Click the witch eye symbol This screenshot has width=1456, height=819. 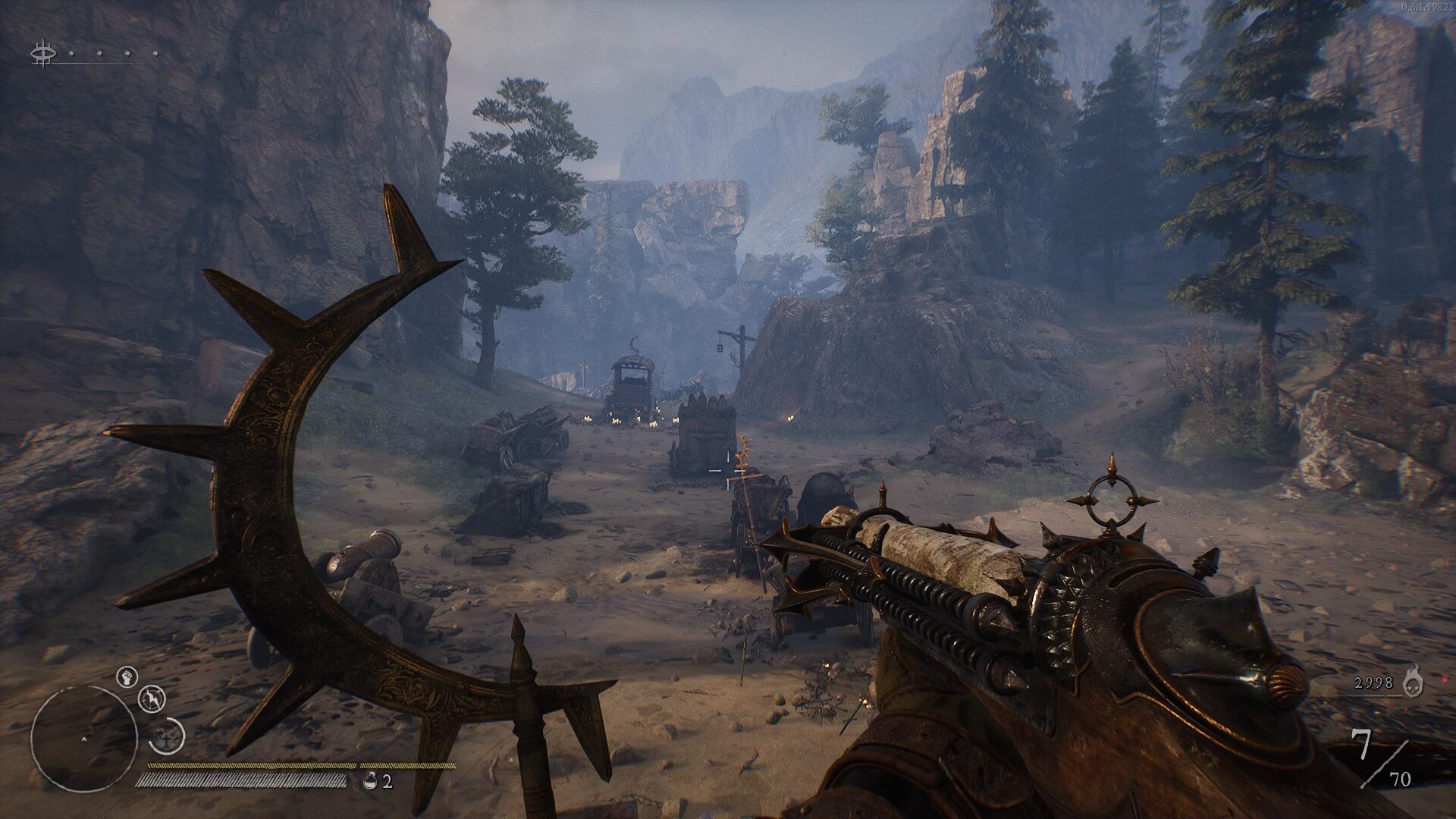(43, 55)
